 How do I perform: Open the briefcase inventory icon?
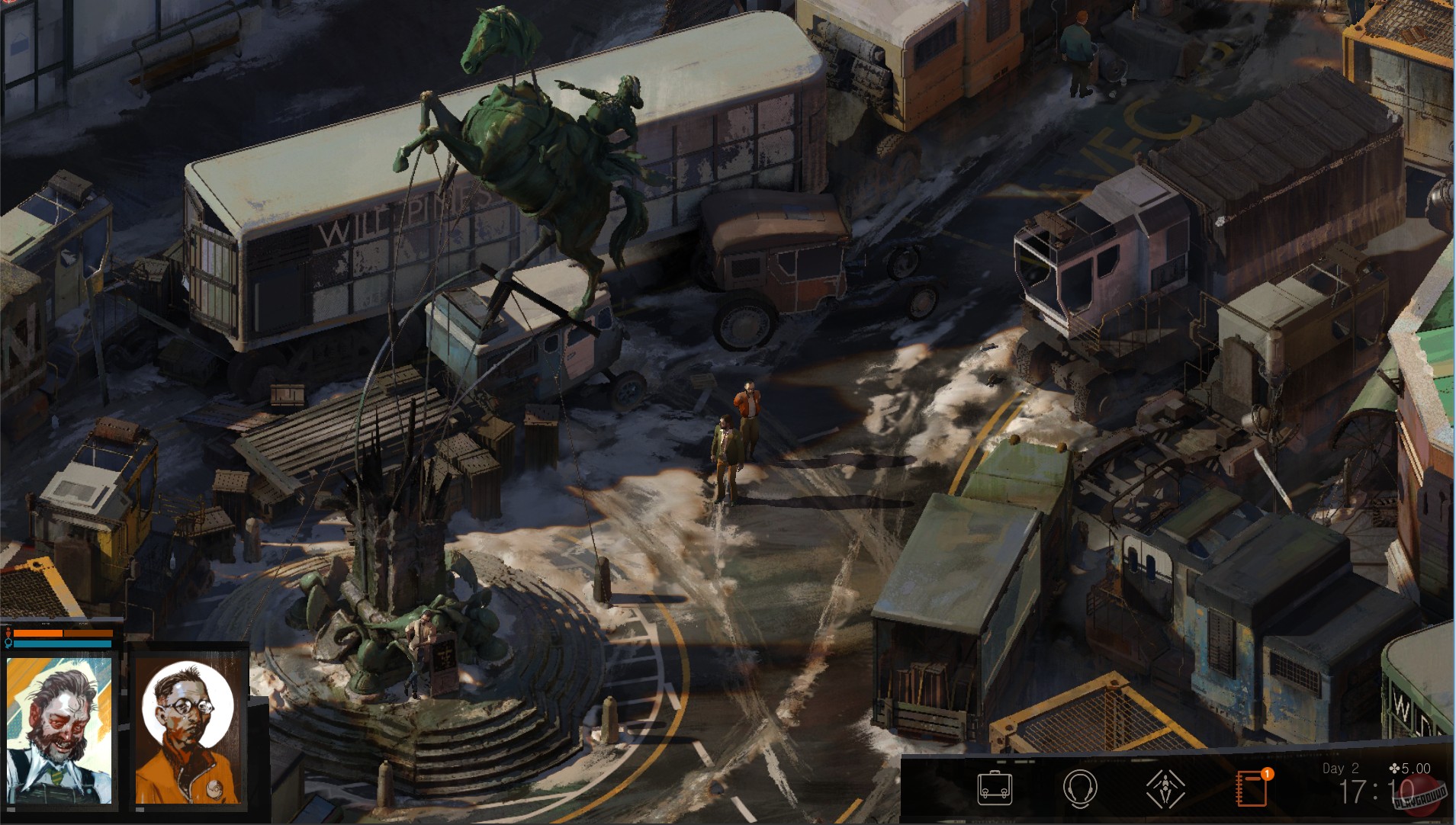click(995, 788)
